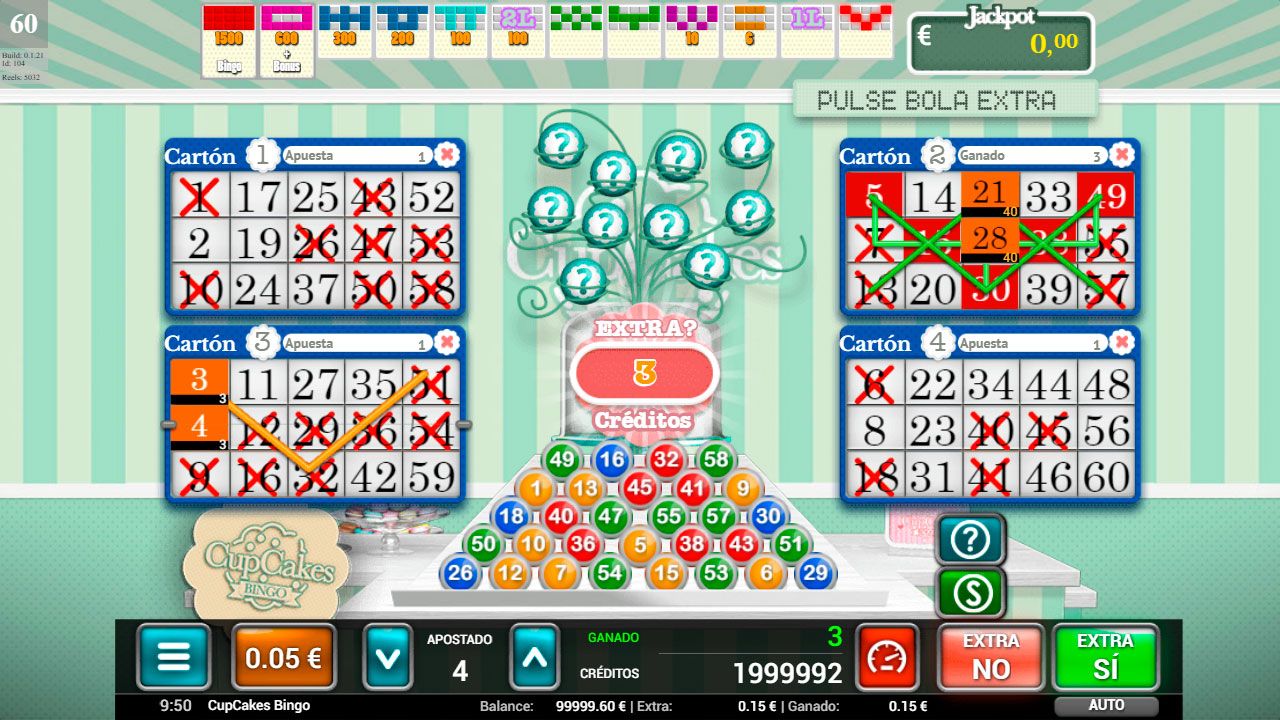Viewport: 1280px width, 720px height.
Task: Select the blue H 300 prize pattern
Action: (345, 30)
